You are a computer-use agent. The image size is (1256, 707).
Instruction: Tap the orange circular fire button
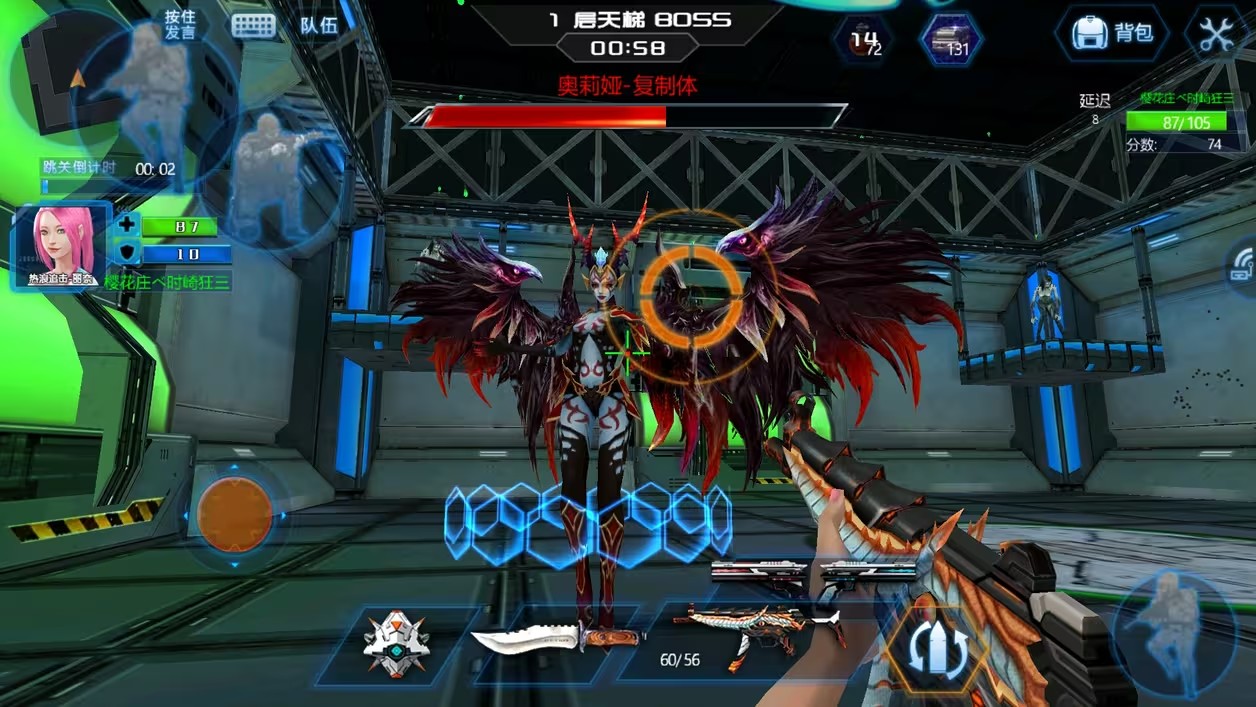pyautogui.click(x=692, y=290)
